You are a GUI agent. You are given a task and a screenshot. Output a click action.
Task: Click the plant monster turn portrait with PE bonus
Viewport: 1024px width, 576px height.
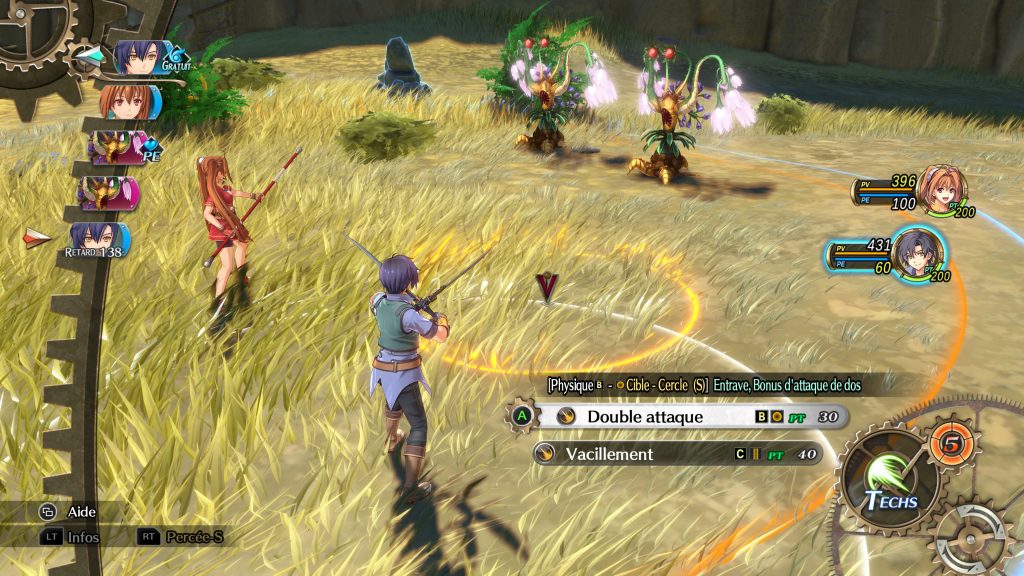115,147
